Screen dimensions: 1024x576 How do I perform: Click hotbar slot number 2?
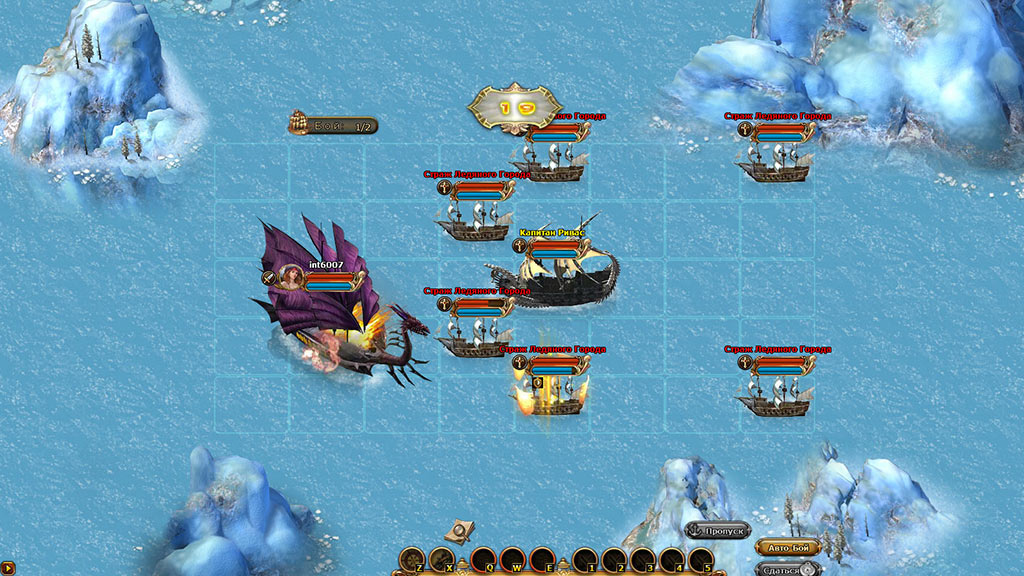614,560
